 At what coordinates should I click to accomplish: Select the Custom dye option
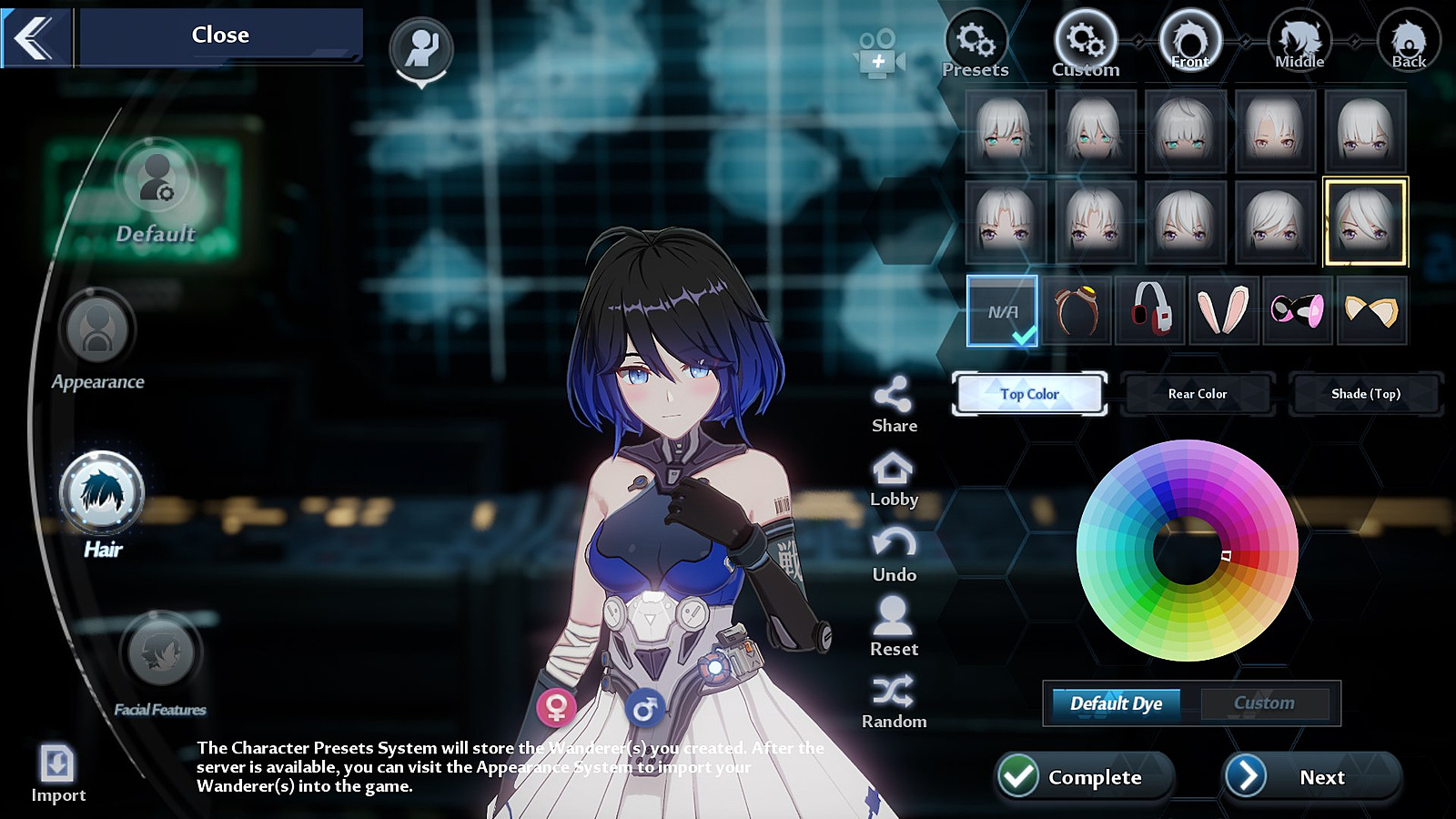pyautogui.click(x=1264, y=703)
